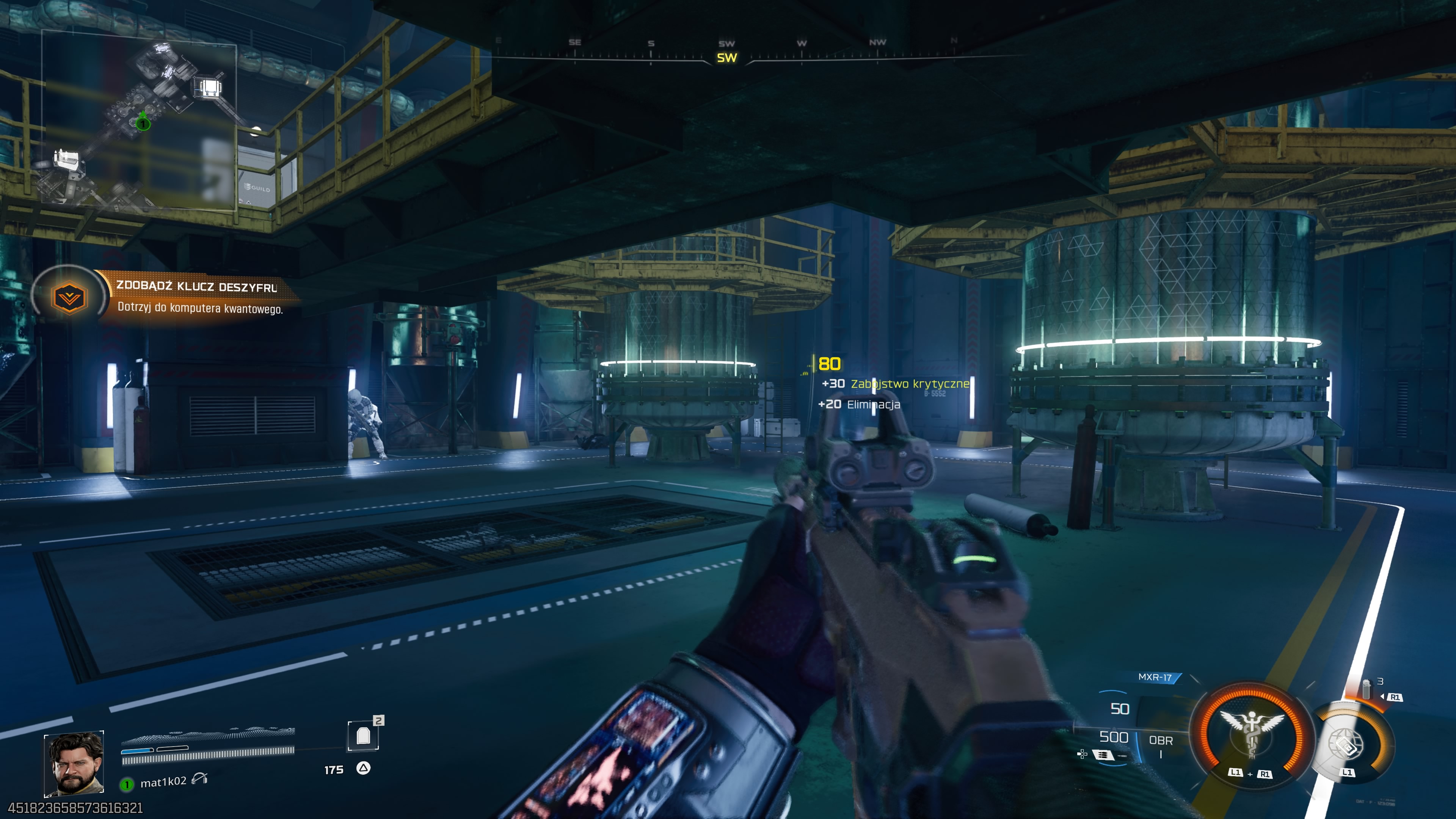This screenshot has width=1456, height=819.
Task: Select the grenade canister icon
Action: coord(1366,690)
